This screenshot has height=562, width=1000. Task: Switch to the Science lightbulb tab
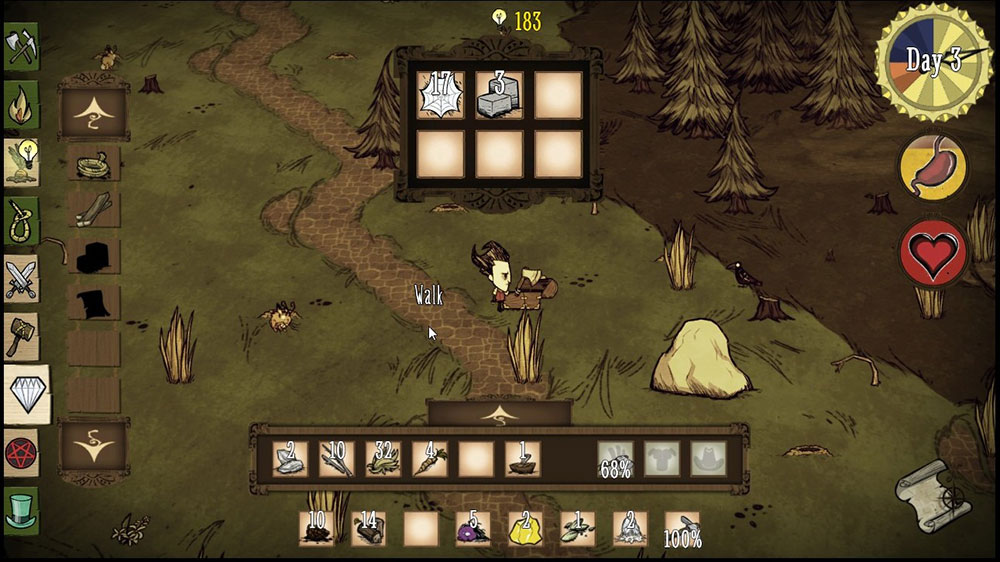click(21, 160)
